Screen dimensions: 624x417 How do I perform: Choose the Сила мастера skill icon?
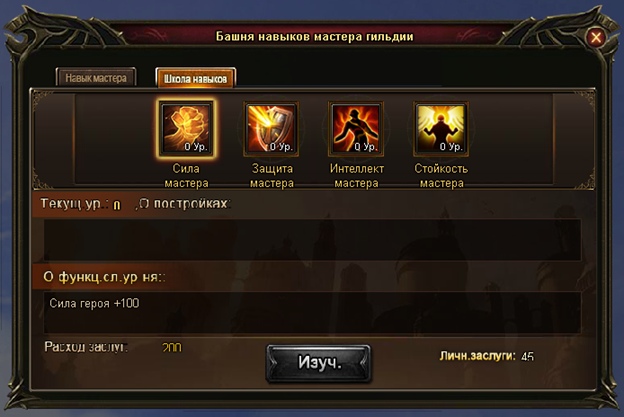(185, 129)
